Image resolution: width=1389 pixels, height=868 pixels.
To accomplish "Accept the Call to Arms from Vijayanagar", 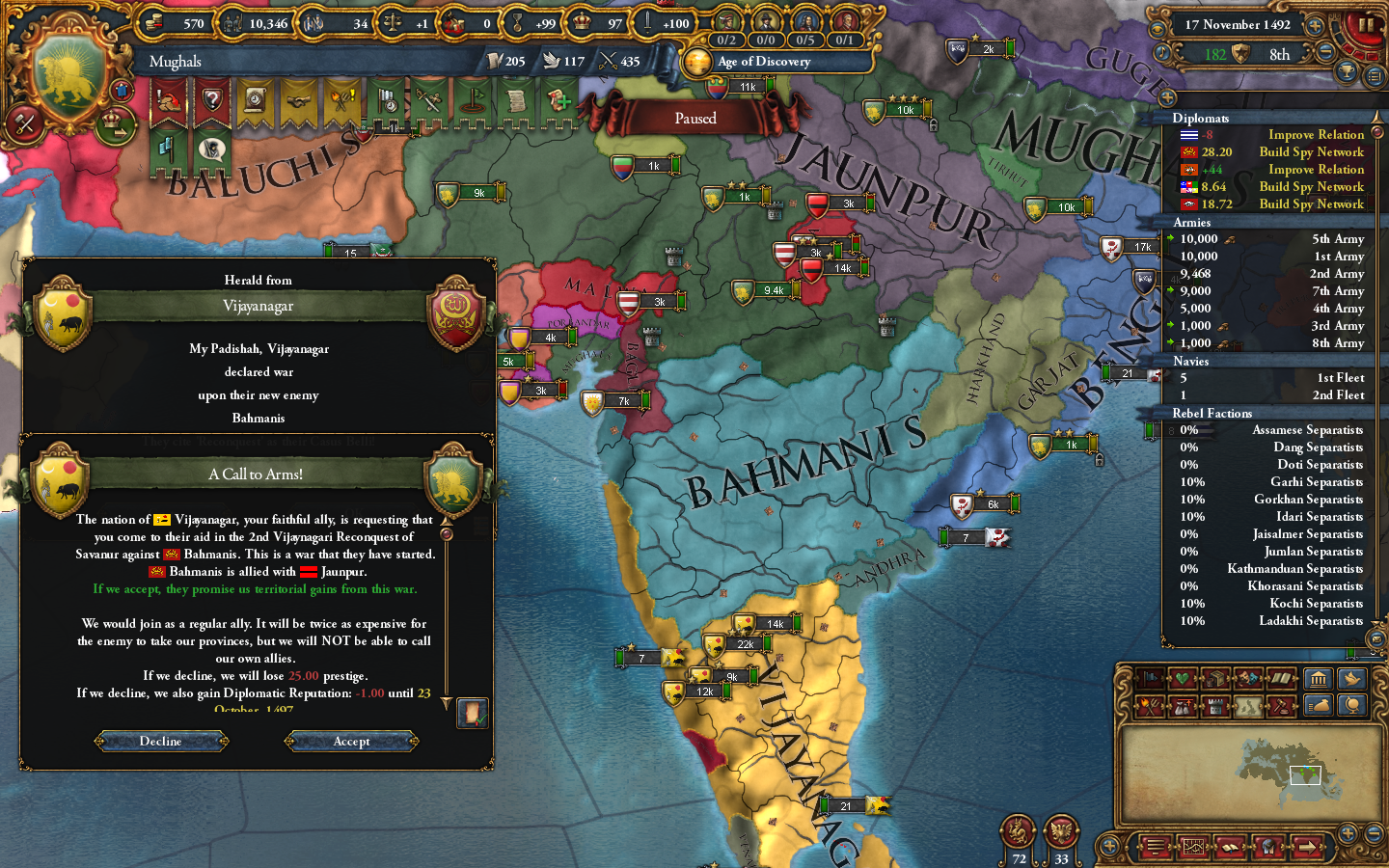I will pyautogui.click(x=350, y=741).
